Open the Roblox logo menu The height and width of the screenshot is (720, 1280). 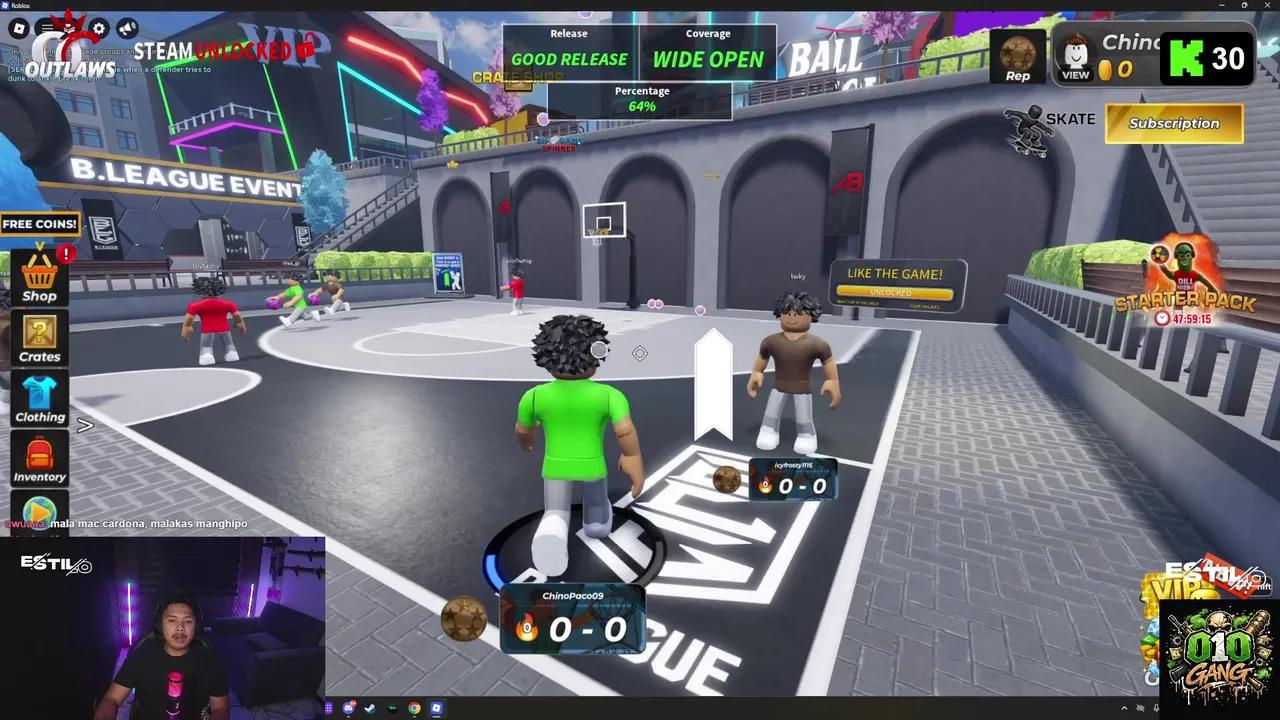pyautogui.click(x=19, y=28)
